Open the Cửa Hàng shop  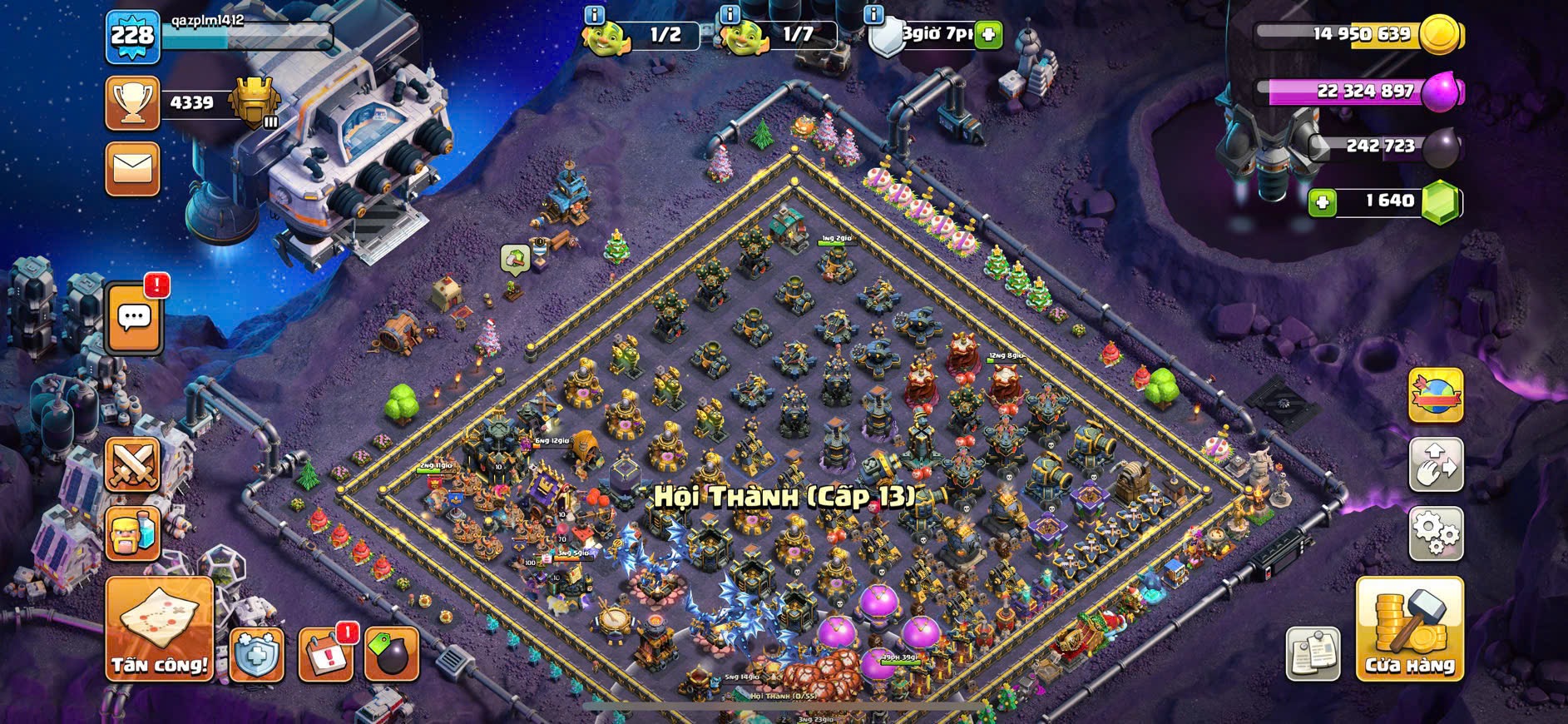click(x=1409, y=630)
